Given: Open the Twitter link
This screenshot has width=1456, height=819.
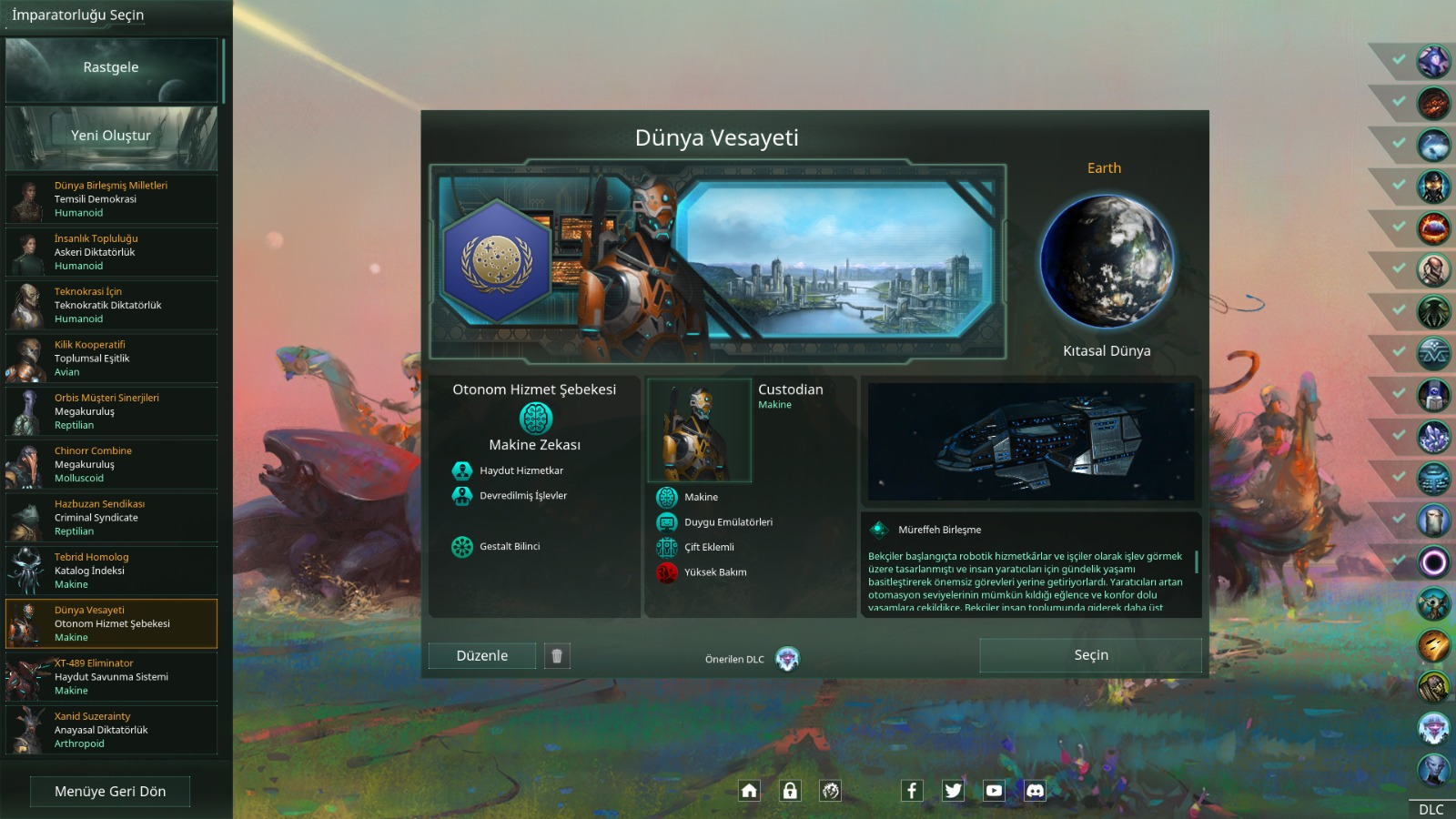Looking at the screenshot, I should pyautogui.click(x=953, y=791).
